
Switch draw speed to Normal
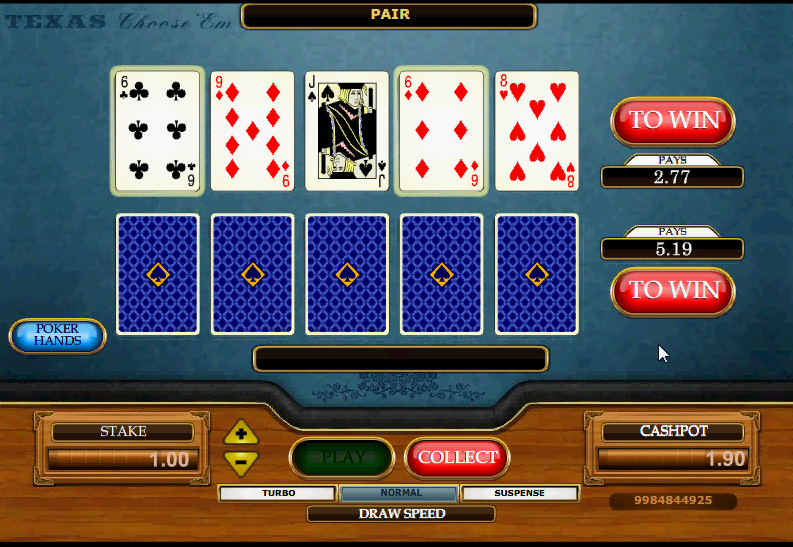(x=400, y=493)
